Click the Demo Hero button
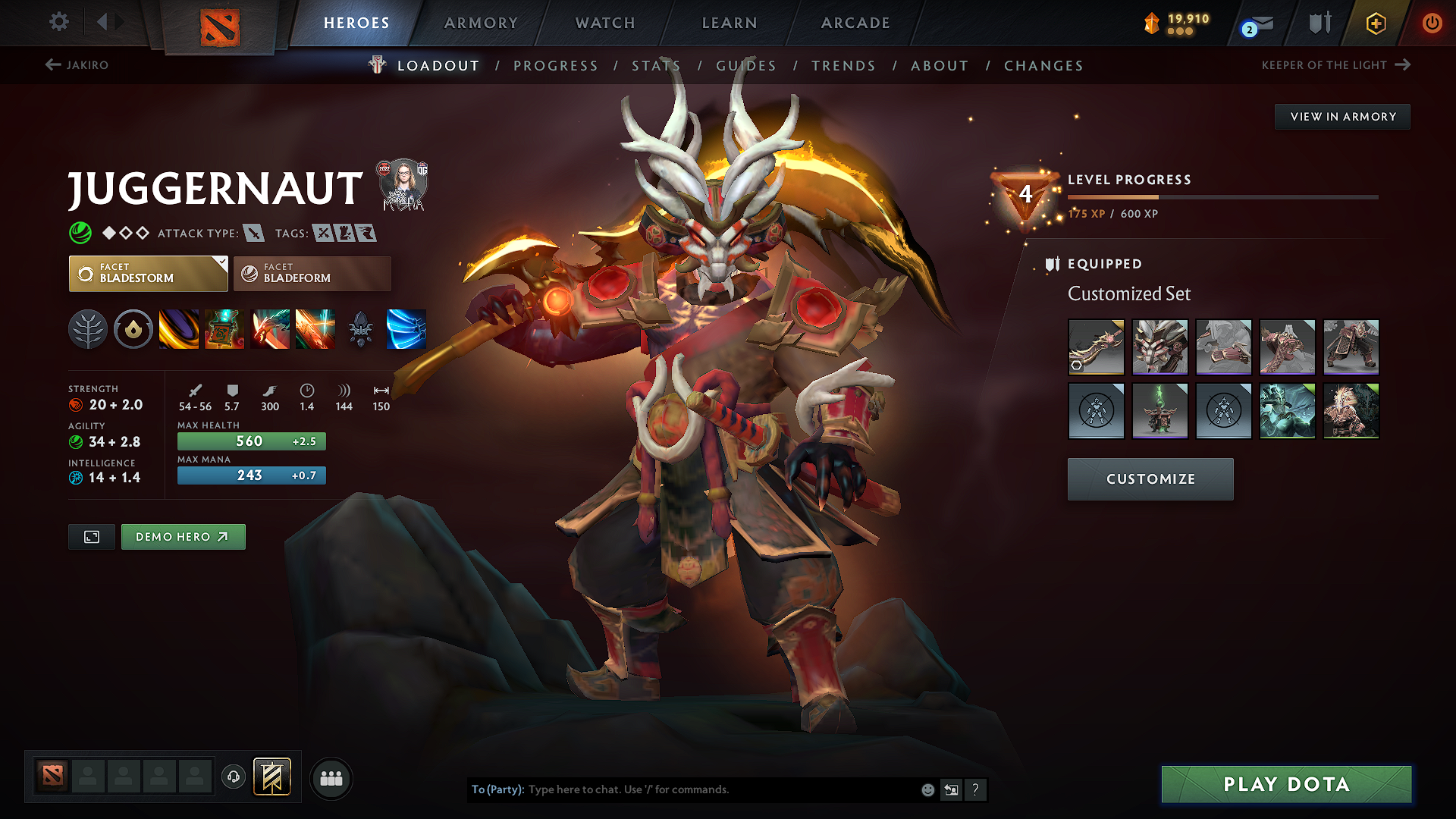The height and width of the screenshot is (819, 1456). tap(183, 536)
